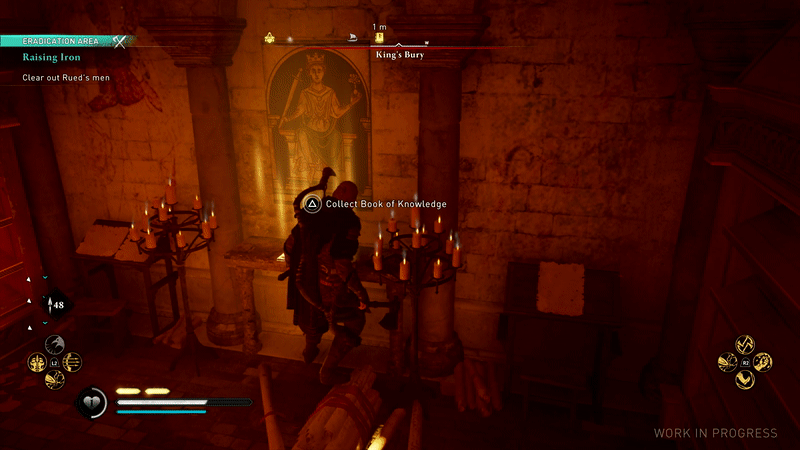Click the raven ability icon
Screen dimensions: 800x450
(55, 344)
